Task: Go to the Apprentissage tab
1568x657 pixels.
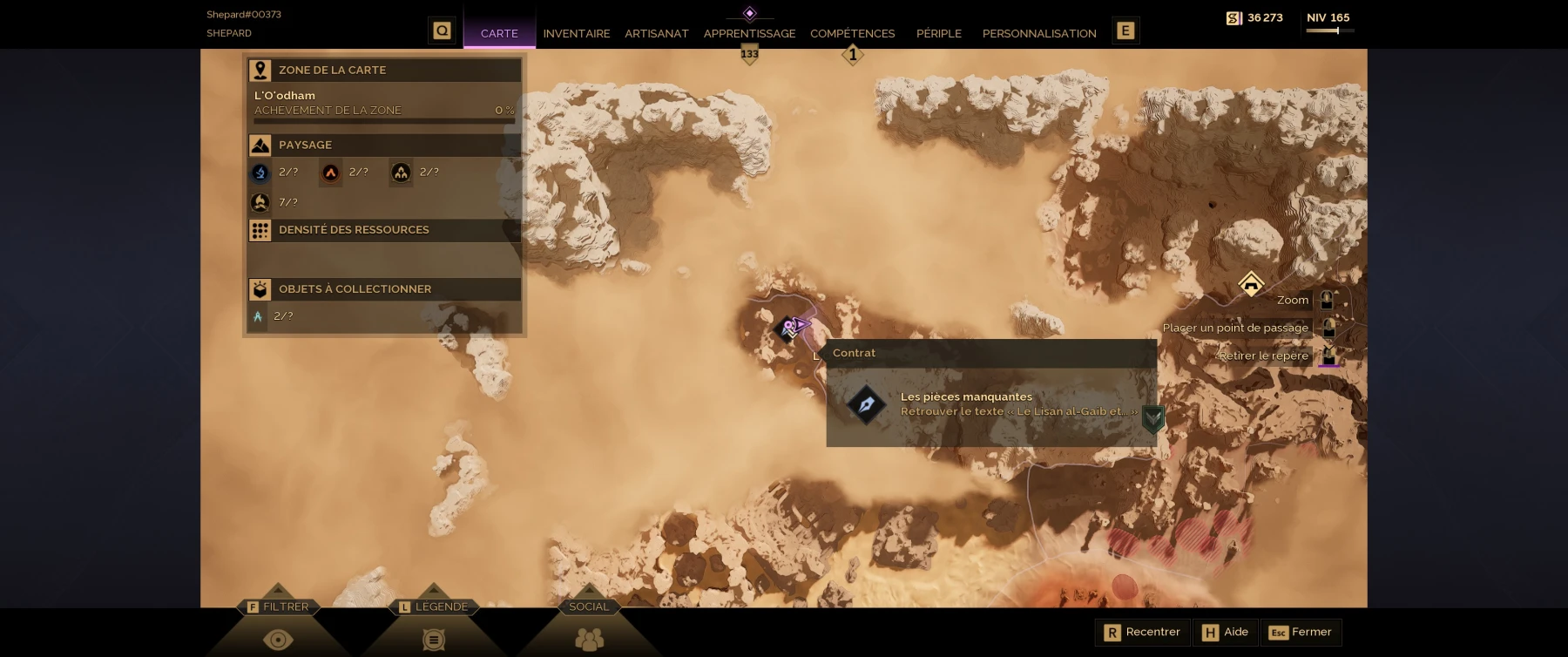Action: [x=749, y=33]
